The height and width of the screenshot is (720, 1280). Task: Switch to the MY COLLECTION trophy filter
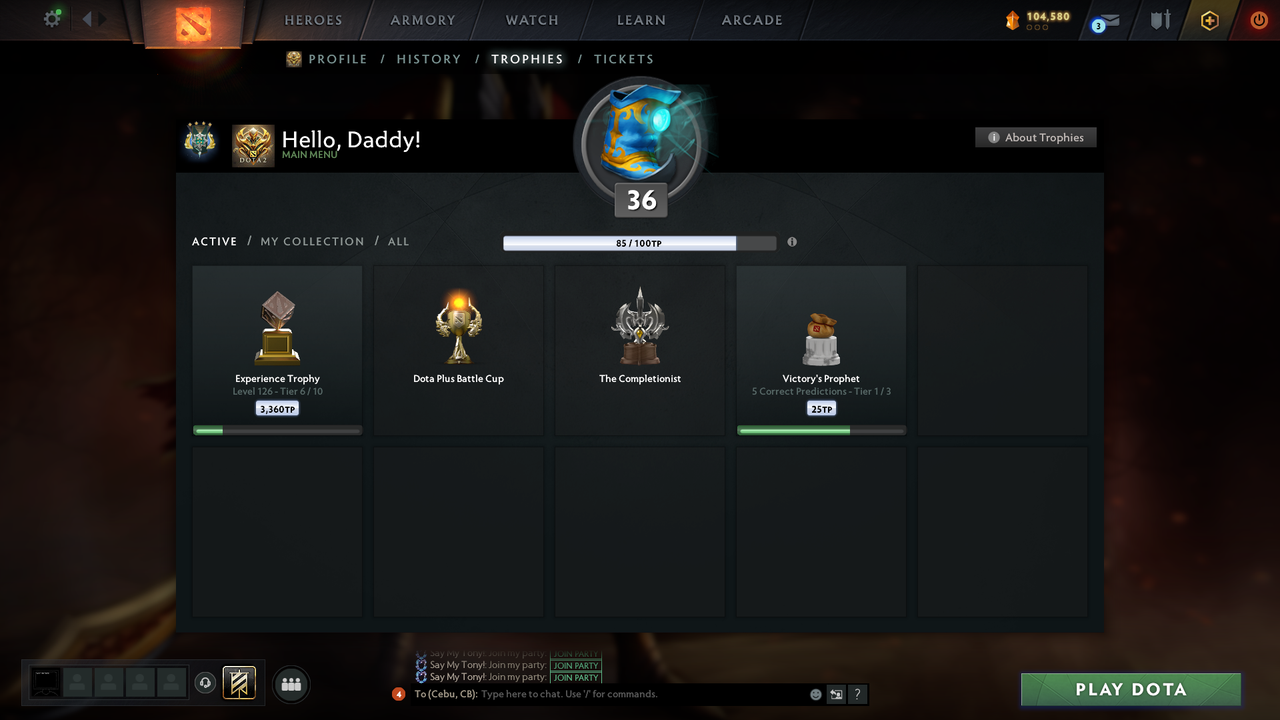tap(312, 241)
